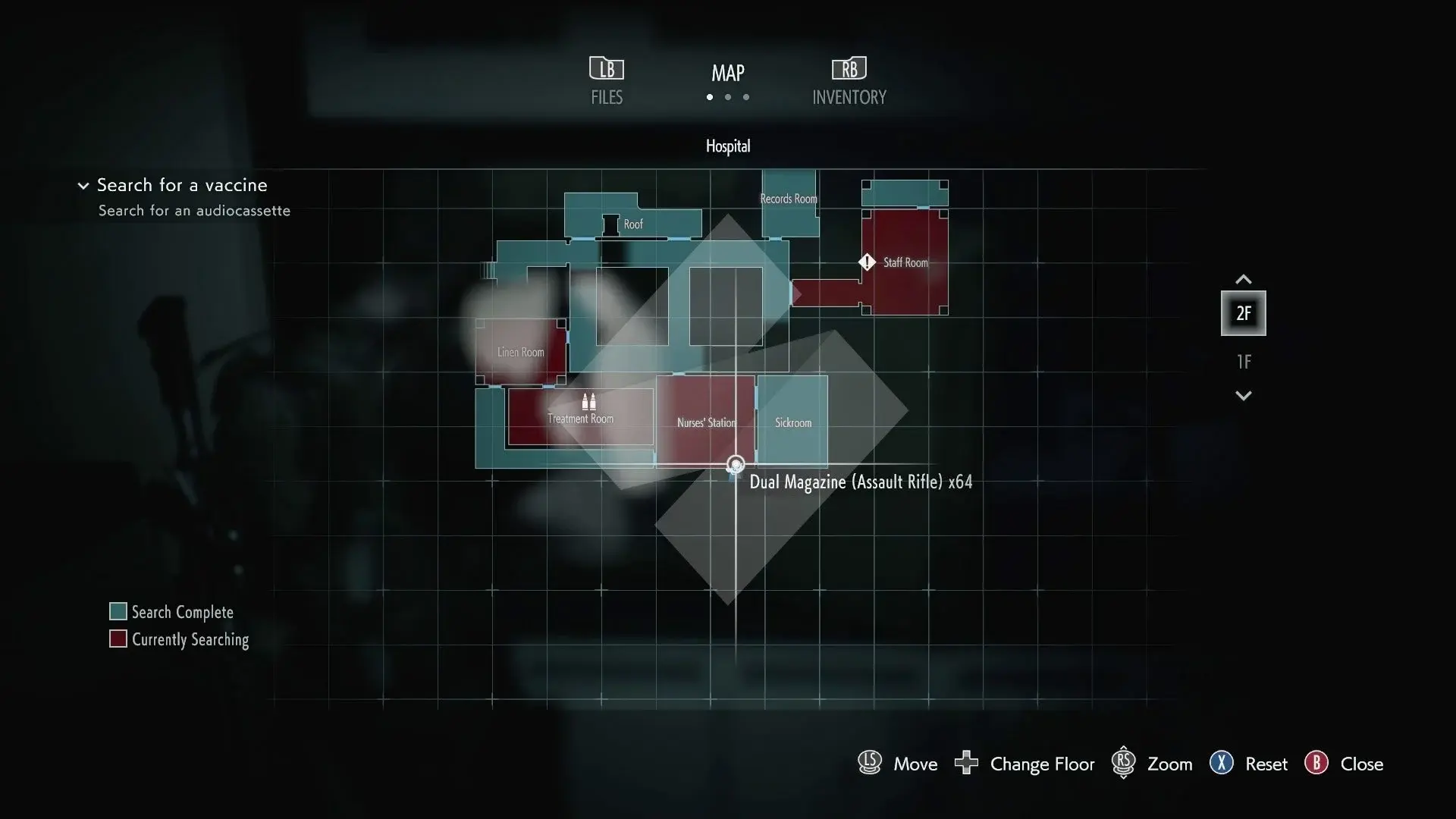Screen dimensions: 1456x819
Task: Select the MAP tab heading
Action: pos(727,74)
